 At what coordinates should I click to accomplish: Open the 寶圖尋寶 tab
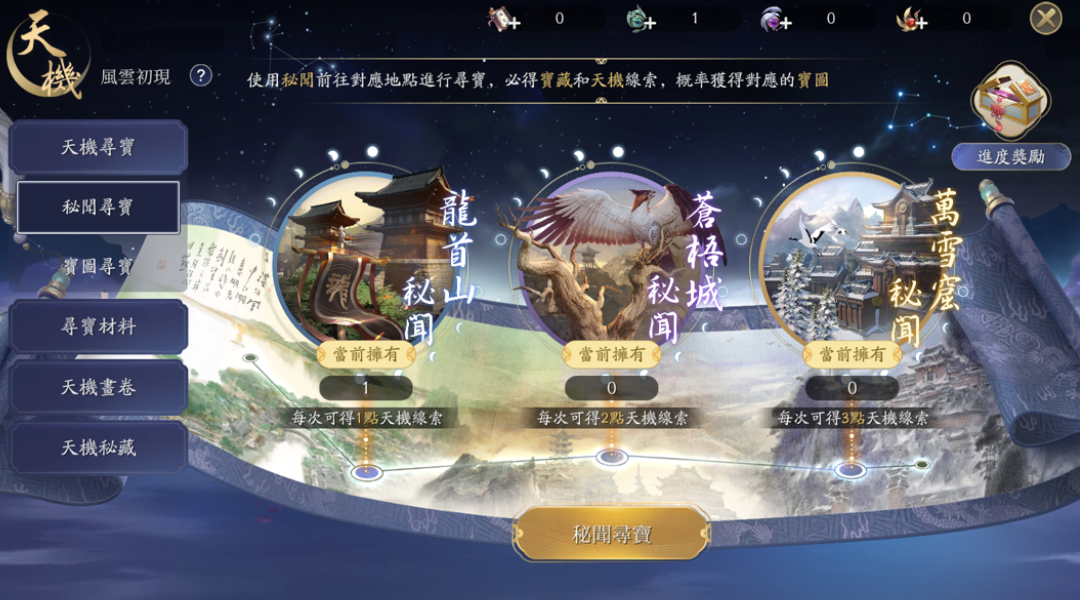tap(98, 267)
